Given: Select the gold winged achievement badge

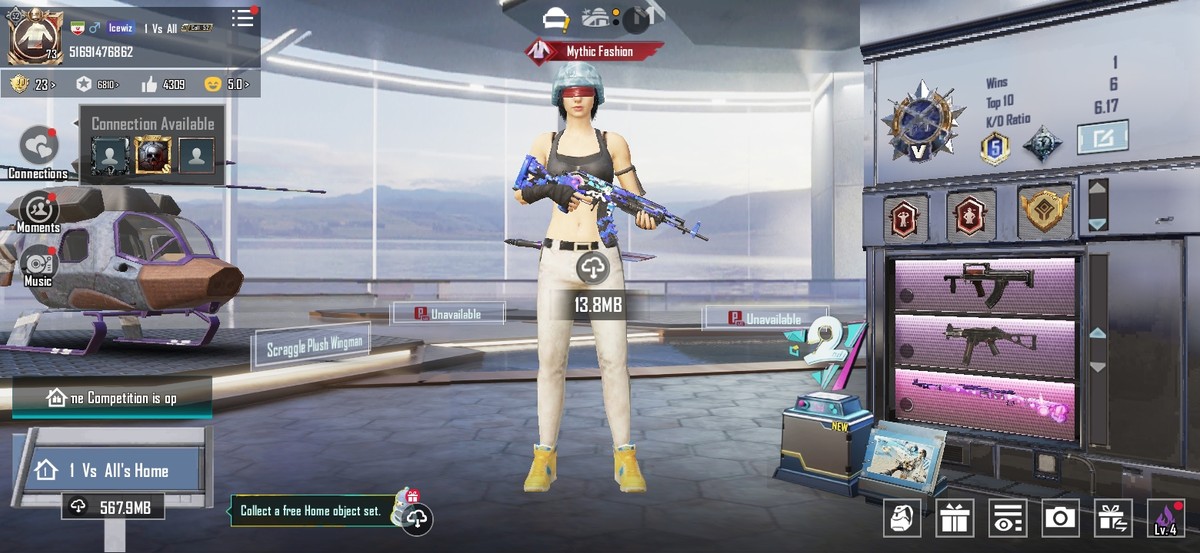Looking at the screenshot, I should click(1044, 212).
